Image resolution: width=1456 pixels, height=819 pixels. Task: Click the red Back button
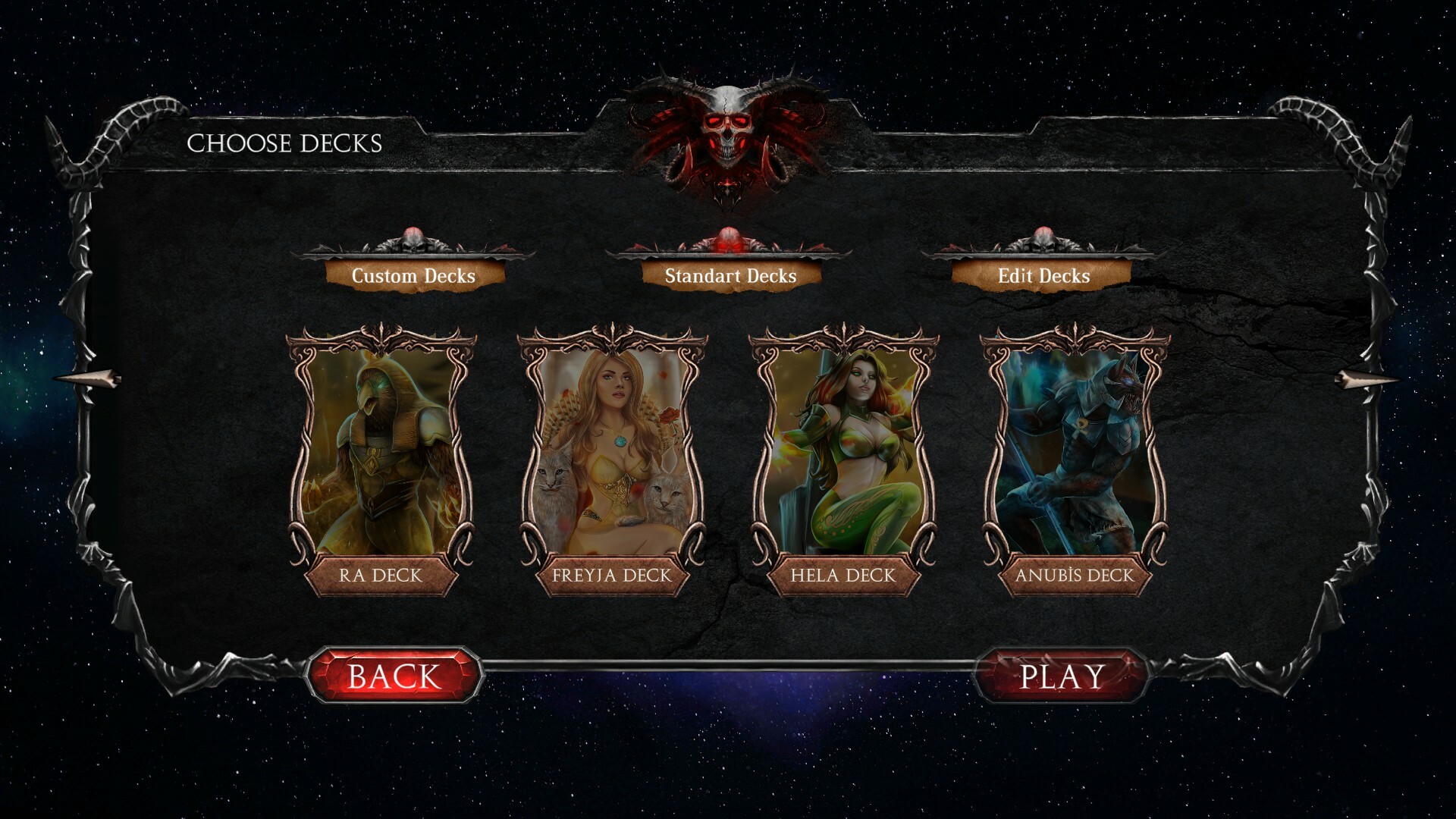(x=394, y=676)
